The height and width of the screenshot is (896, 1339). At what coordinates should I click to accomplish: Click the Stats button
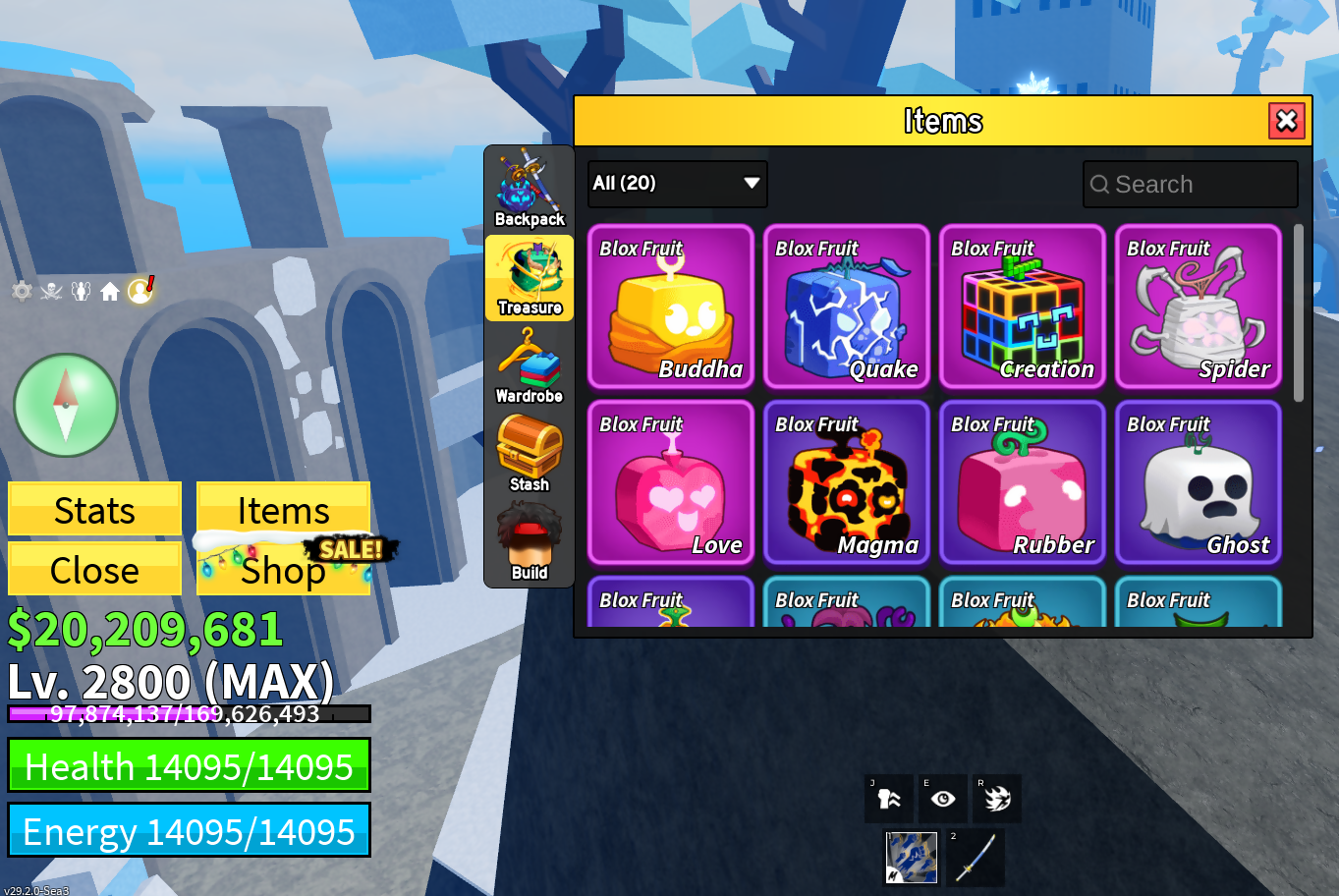[94, 510]
